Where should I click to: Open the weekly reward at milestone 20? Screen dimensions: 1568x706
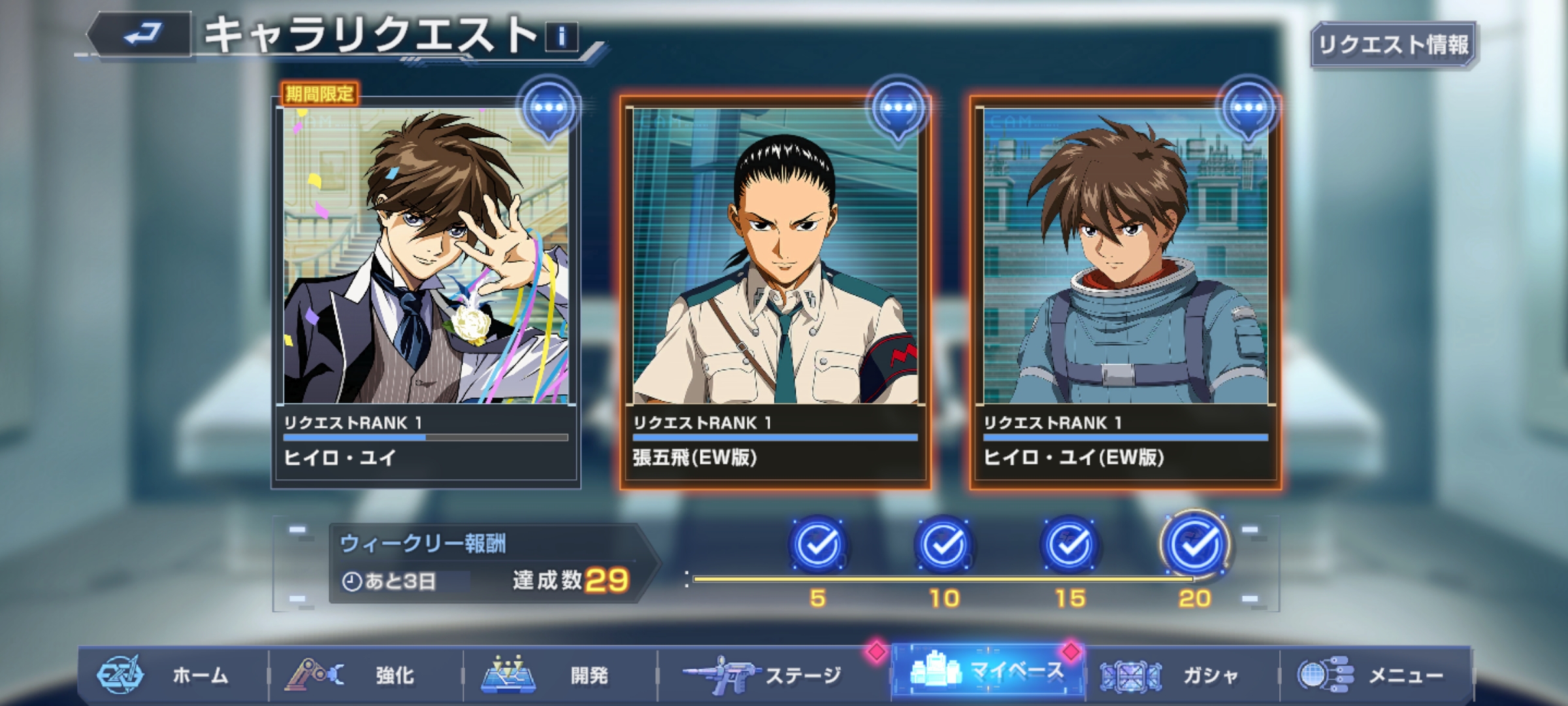(x=1195, y=544)
